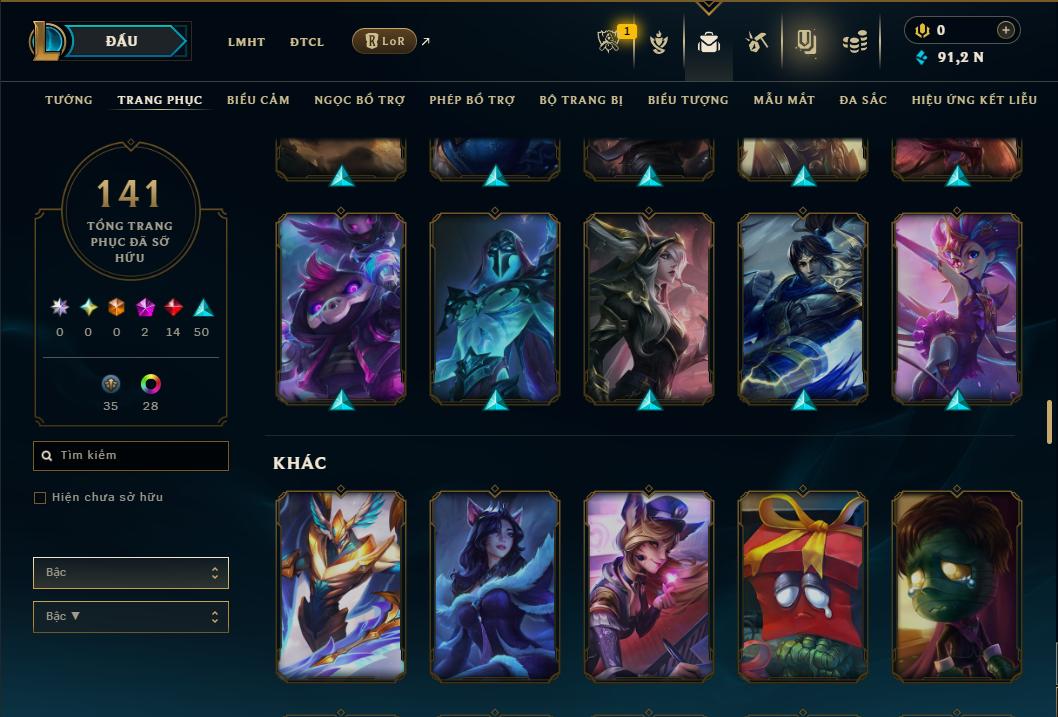Click the plus button to buy RP

(1005, 31)
